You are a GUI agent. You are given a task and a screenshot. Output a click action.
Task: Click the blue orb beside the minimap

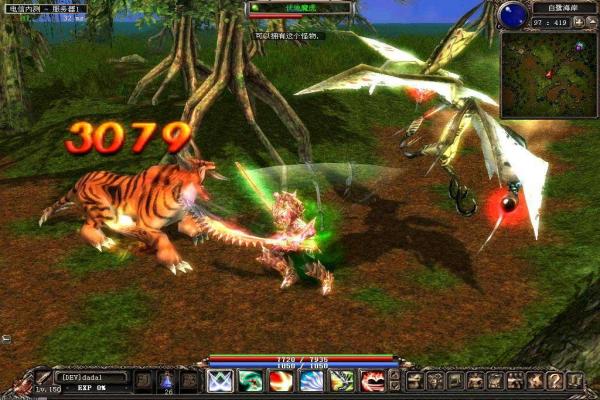click(513, 15)
